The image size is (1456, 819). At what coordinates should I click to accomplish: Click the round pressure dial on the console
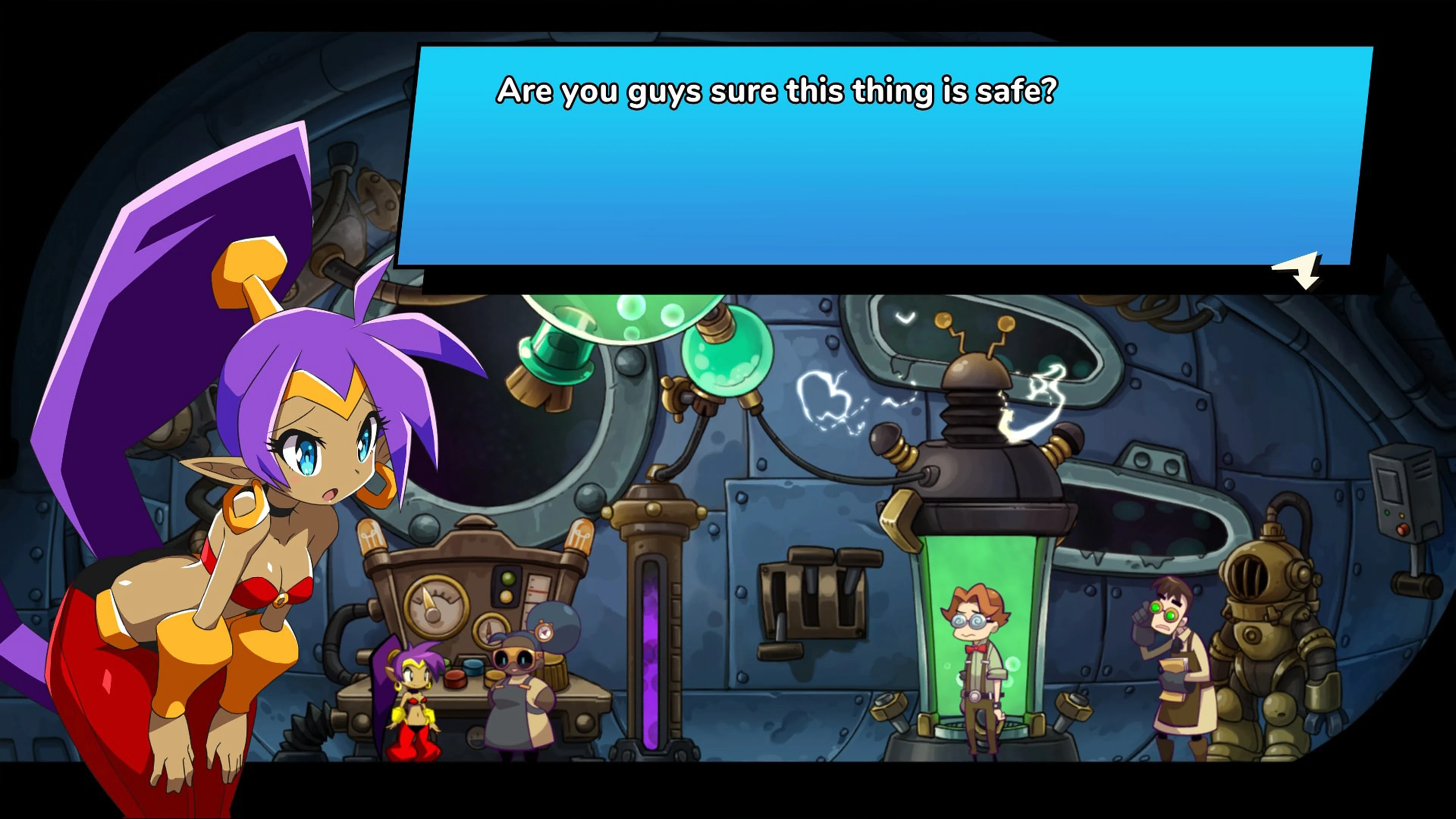click(x=435, y=606)
